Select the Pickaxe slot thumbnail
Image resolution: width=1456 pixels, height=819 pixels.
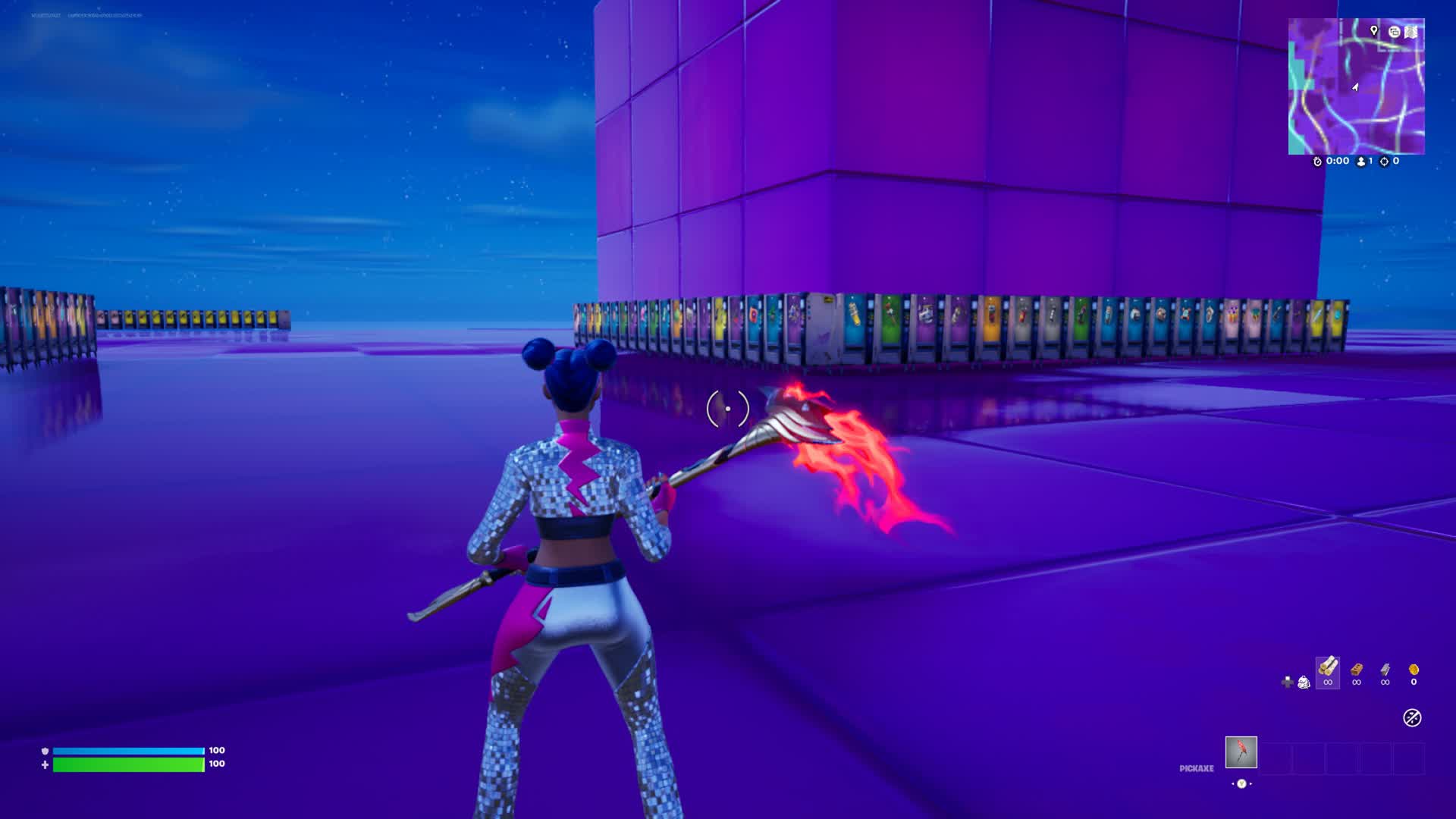coord(1241,752)
